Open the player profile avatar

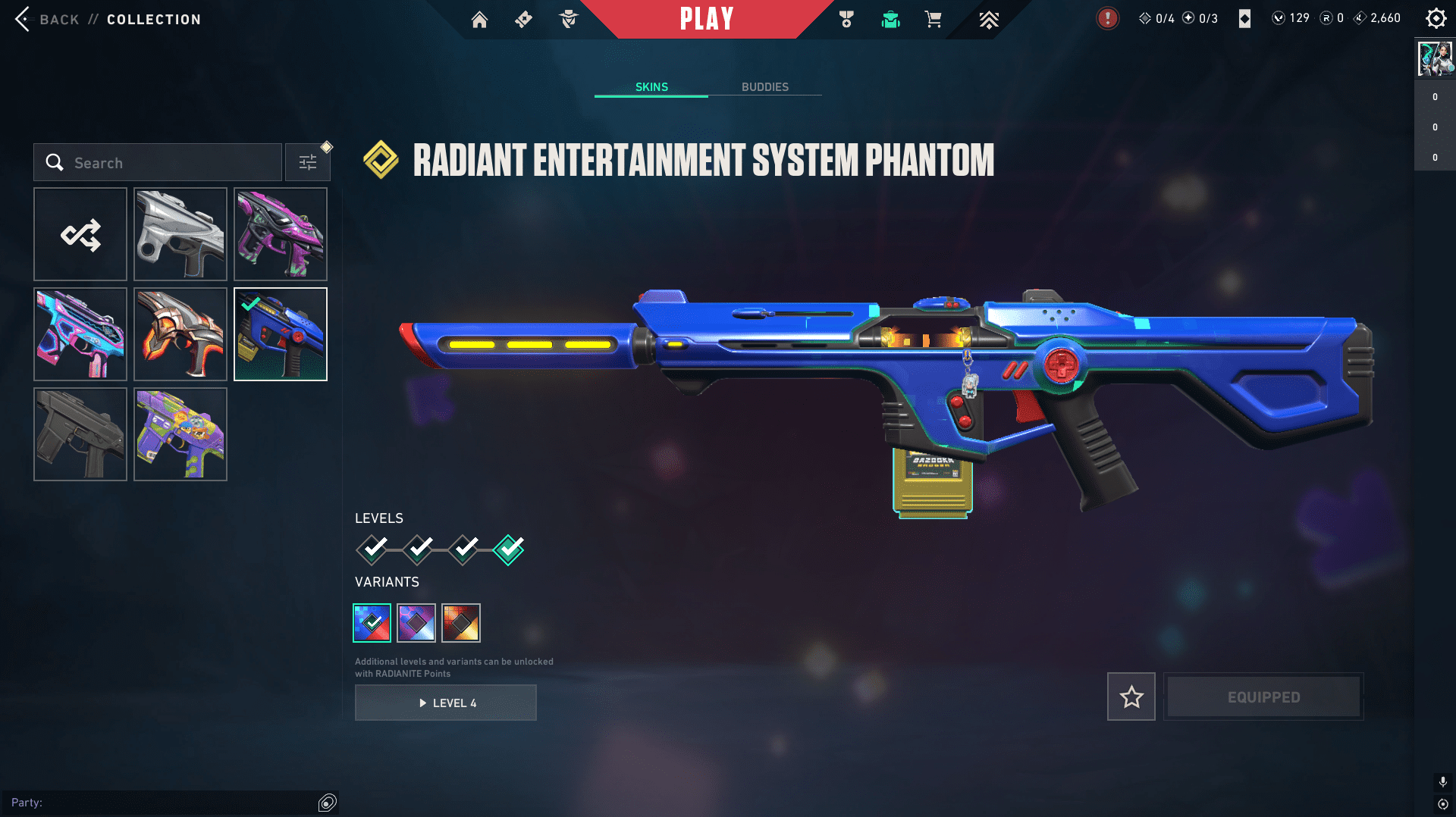(x=1435, y=59)
